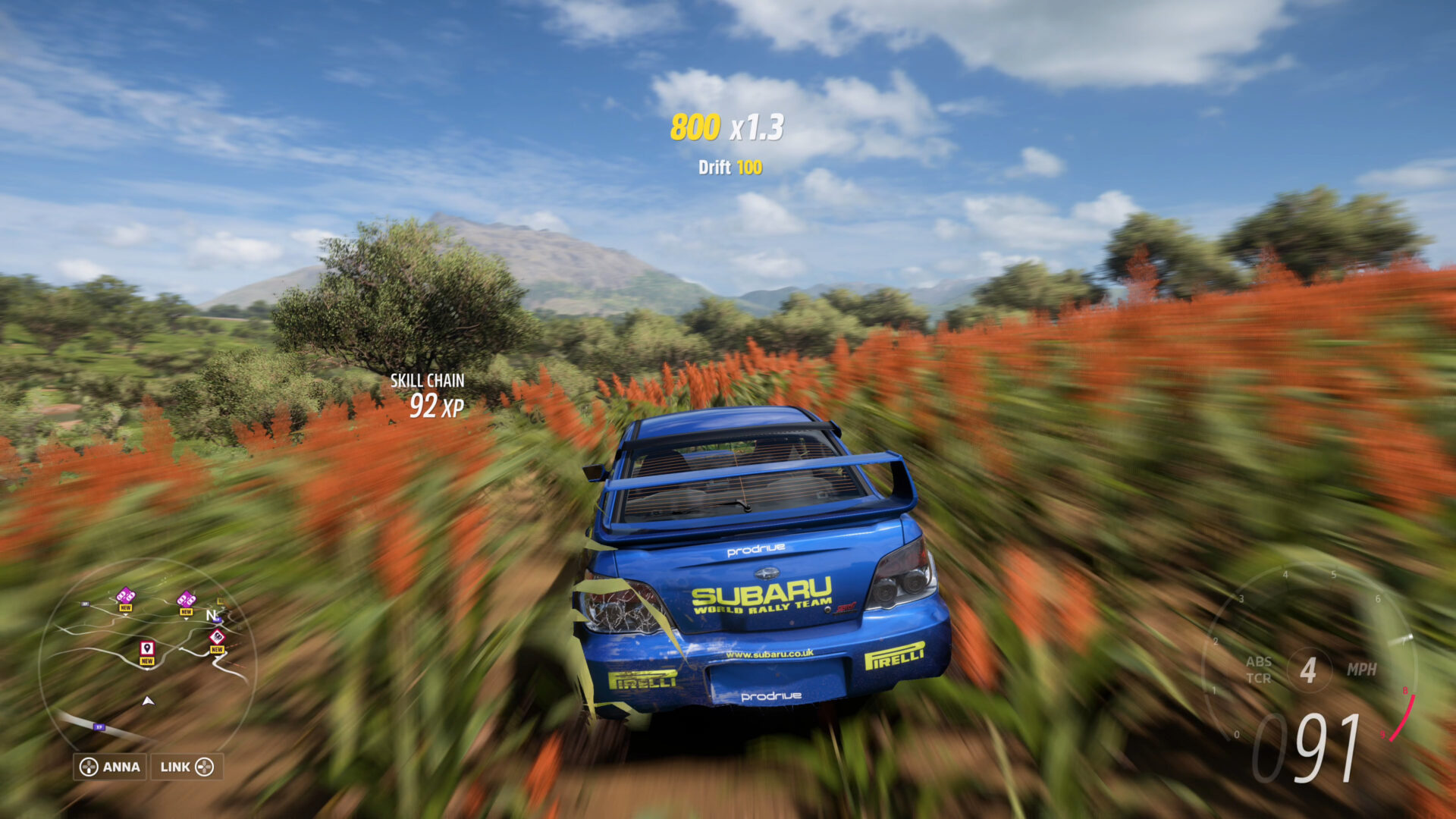Toggle the TCR traction control indicator

coord(1259,677)
